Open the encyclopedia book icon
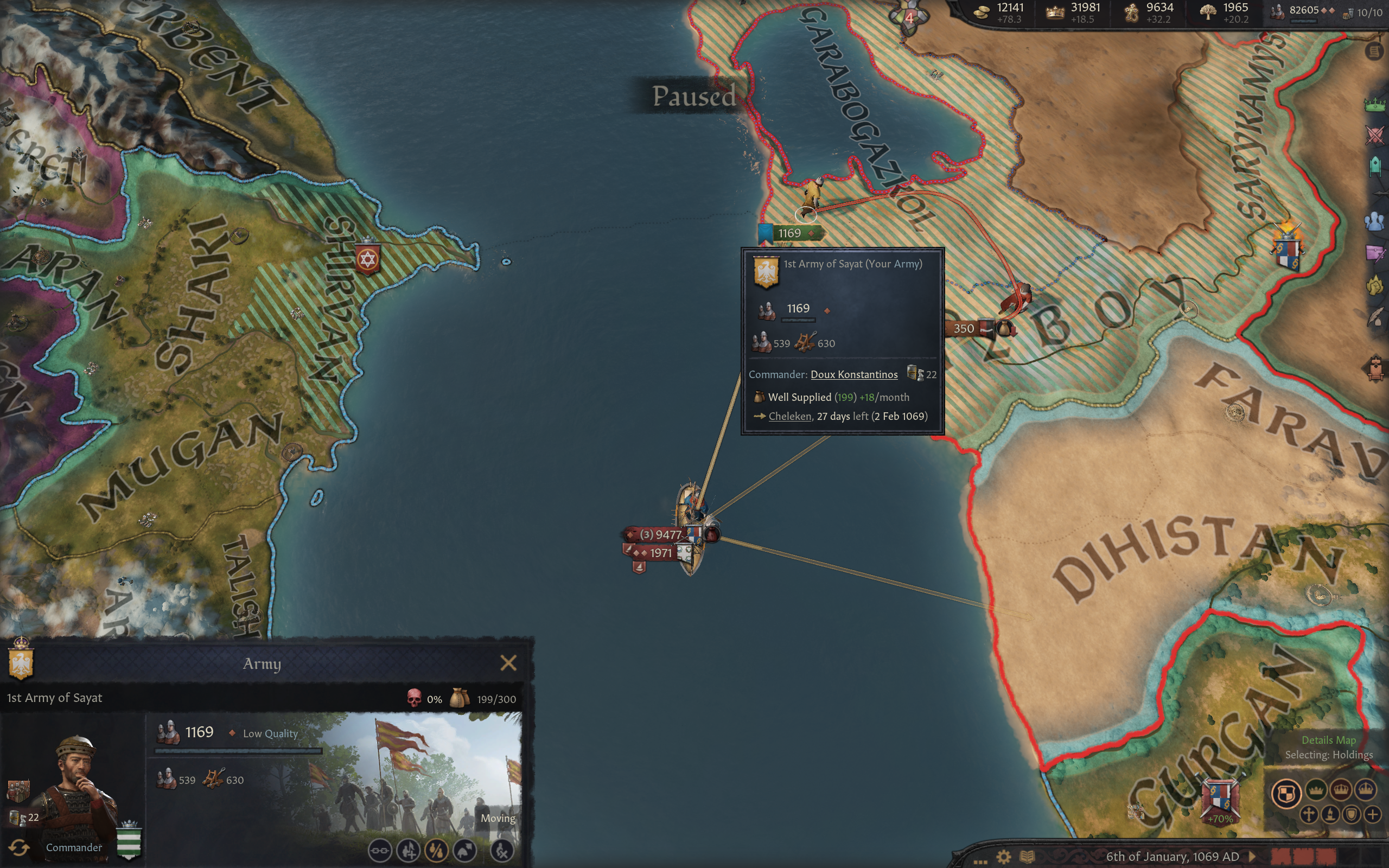This screenshot has height=868, width=1389. tap(1027, 857)
